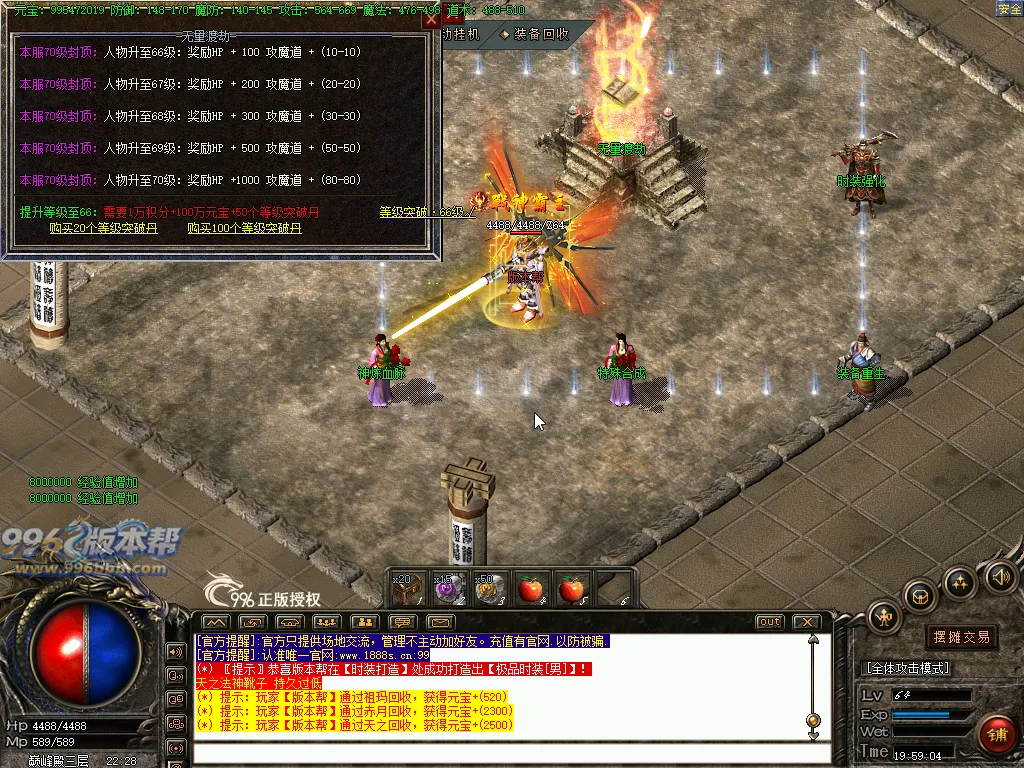Click the chat scrollbar up arrow

(813, 637)
